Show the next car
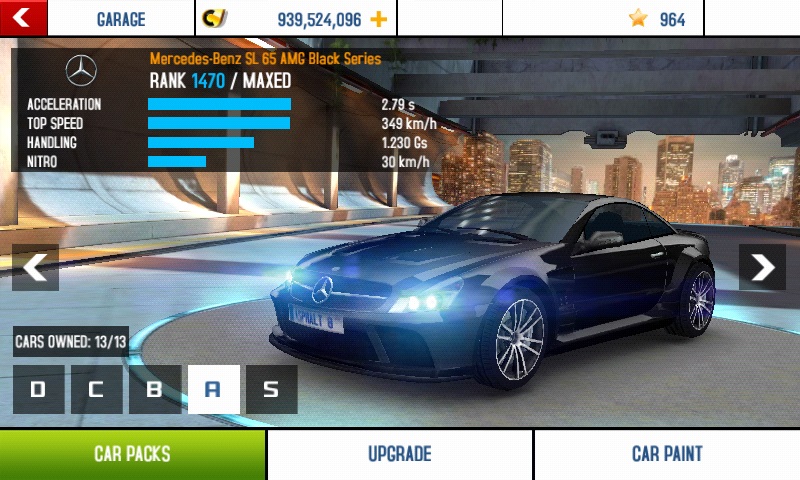 click(762, 267)
